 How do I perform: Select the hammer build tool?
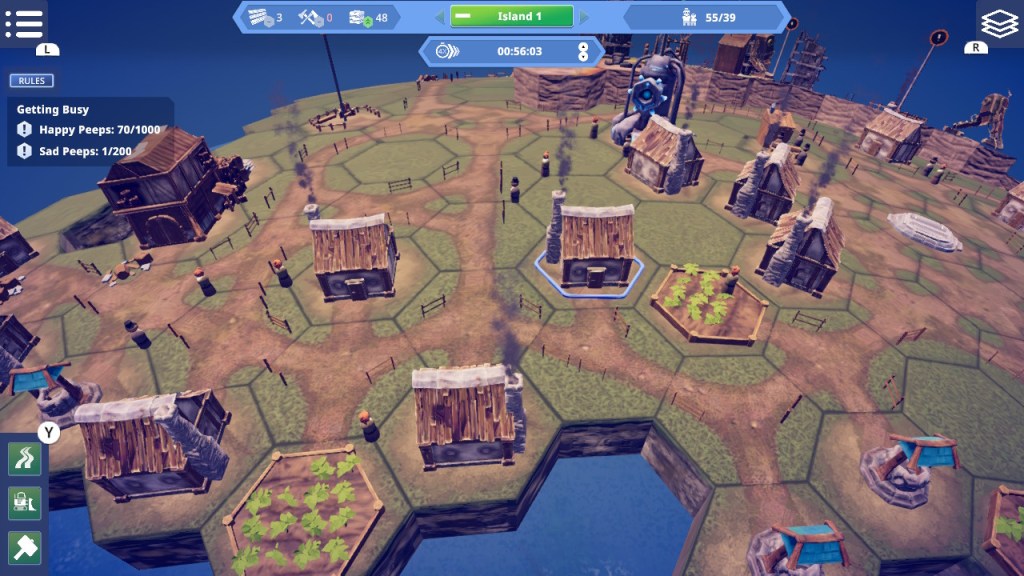pos(24,546)
